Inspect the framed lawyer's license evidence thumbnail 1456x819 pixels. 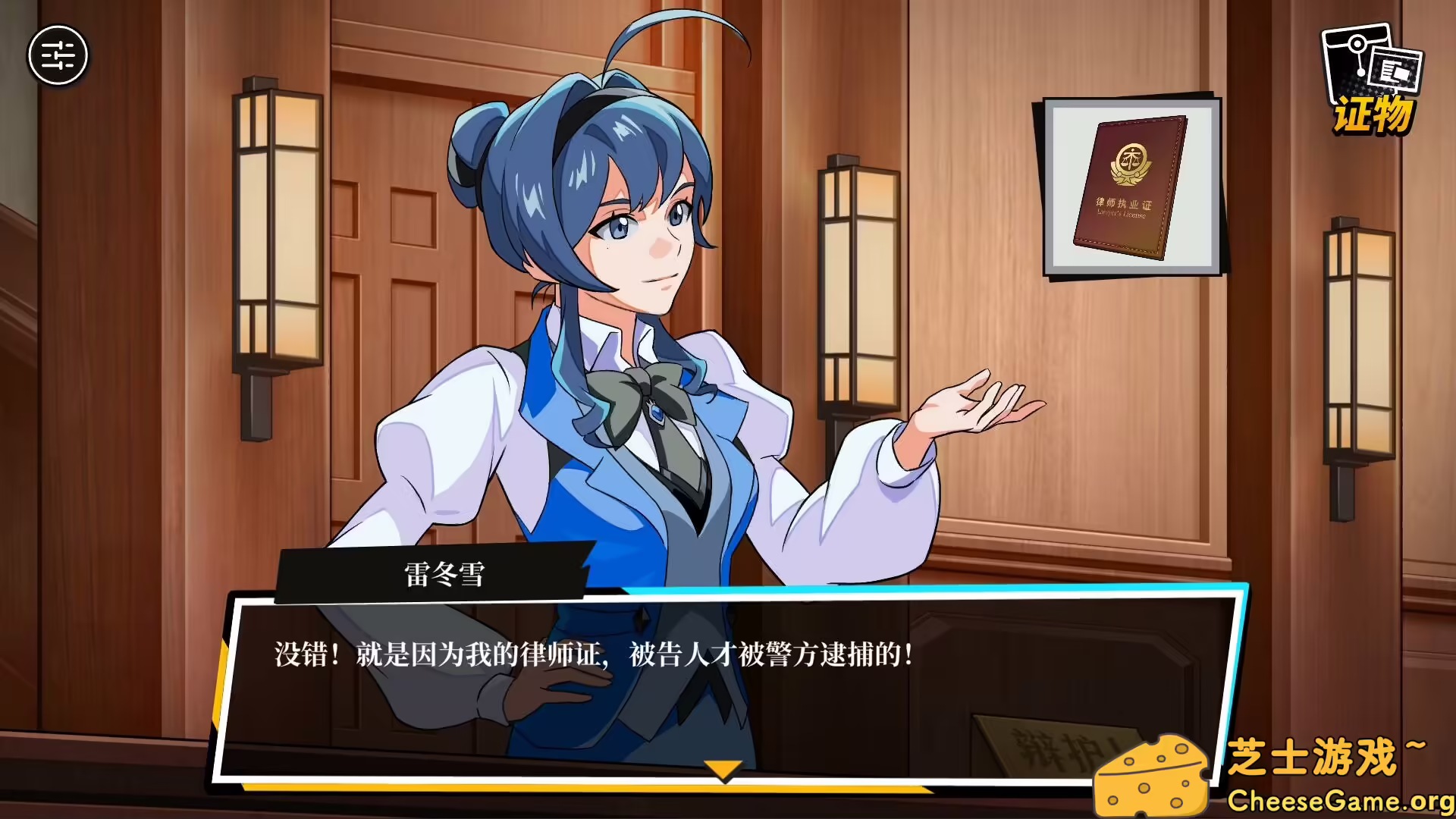point(1129,190)
